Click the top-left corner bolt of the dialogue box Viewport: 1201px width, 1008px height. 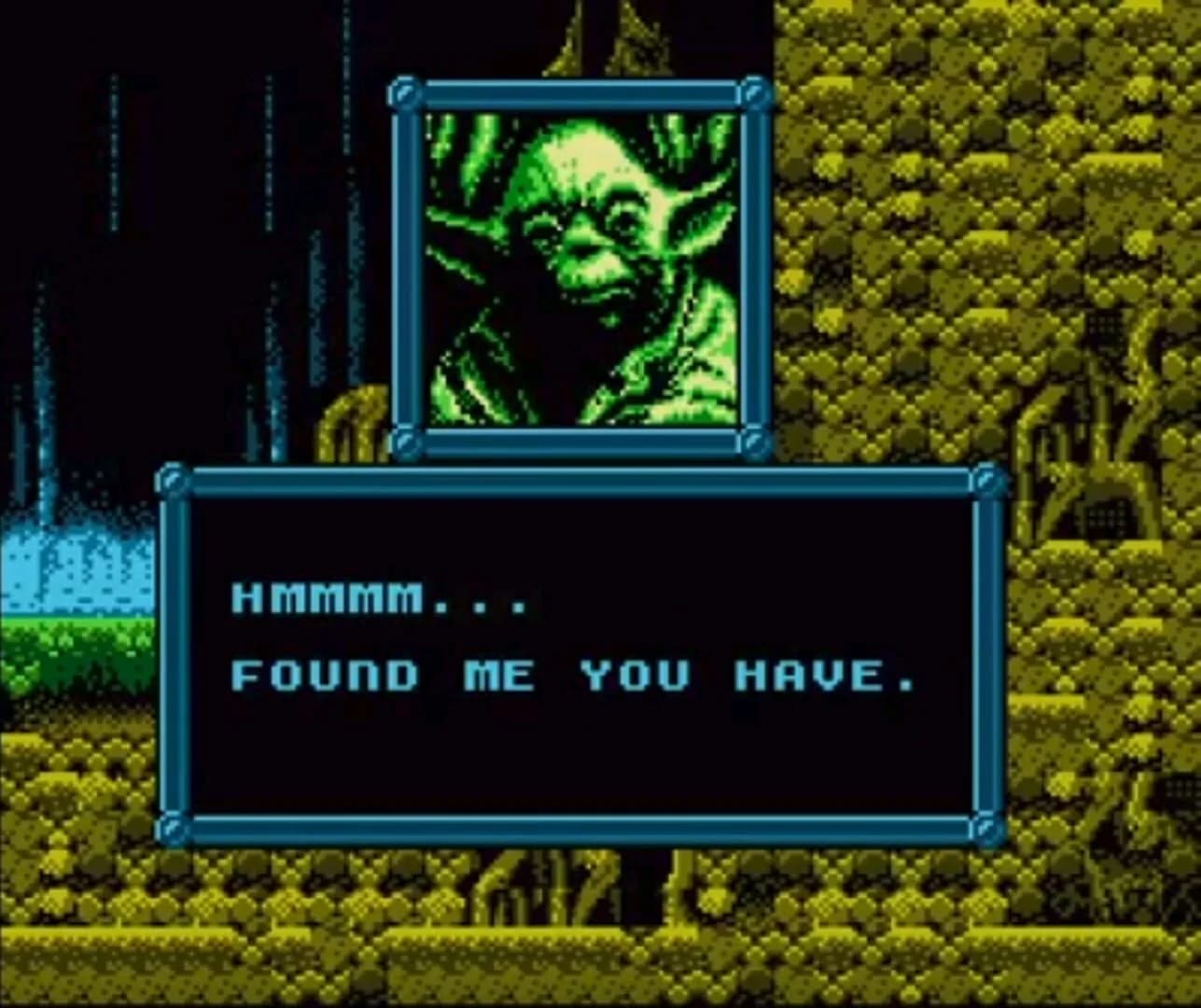tap(174, 481)
